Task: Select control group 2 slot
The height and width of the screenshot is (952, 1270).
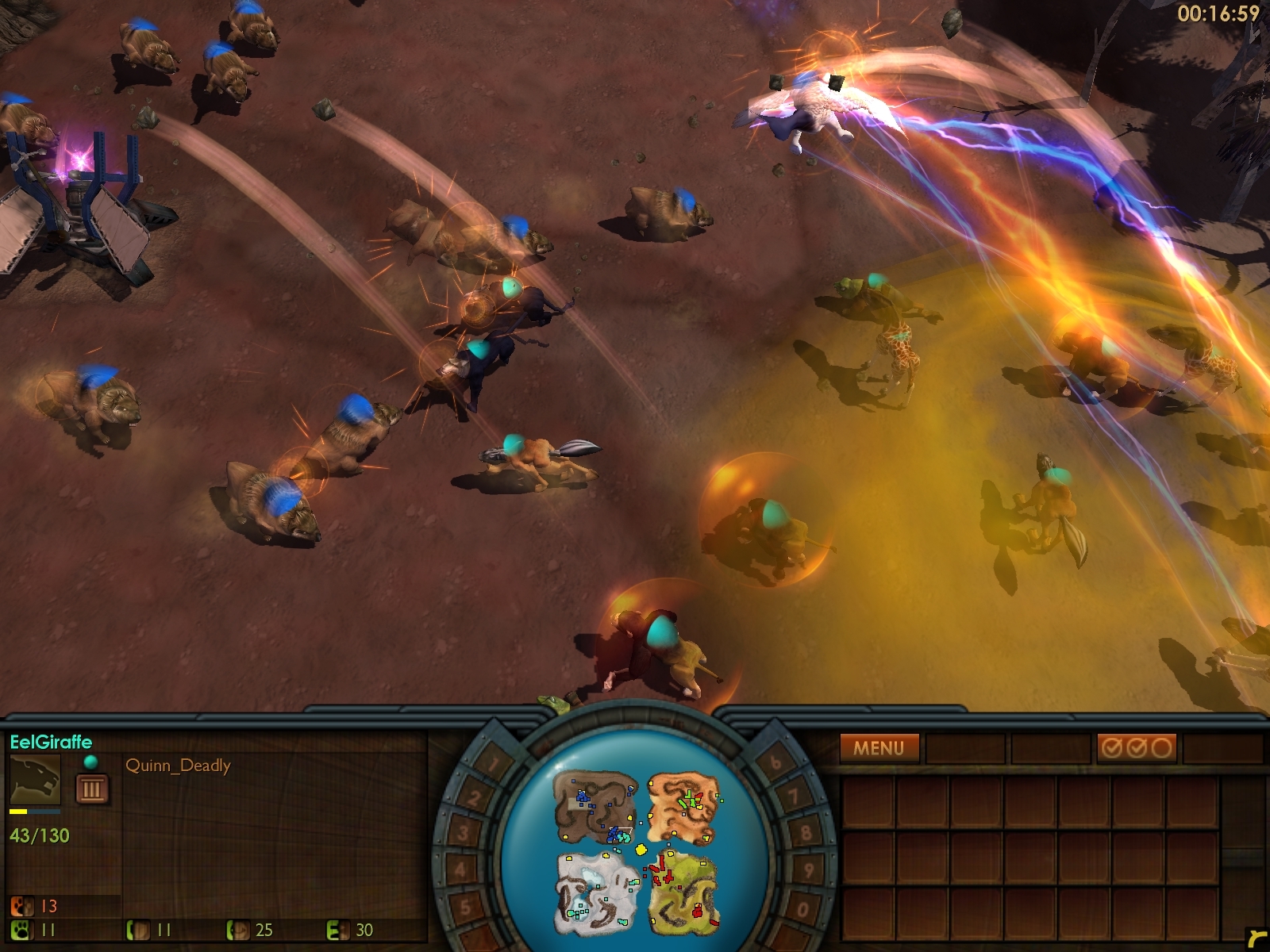Action: click(474, 797)
